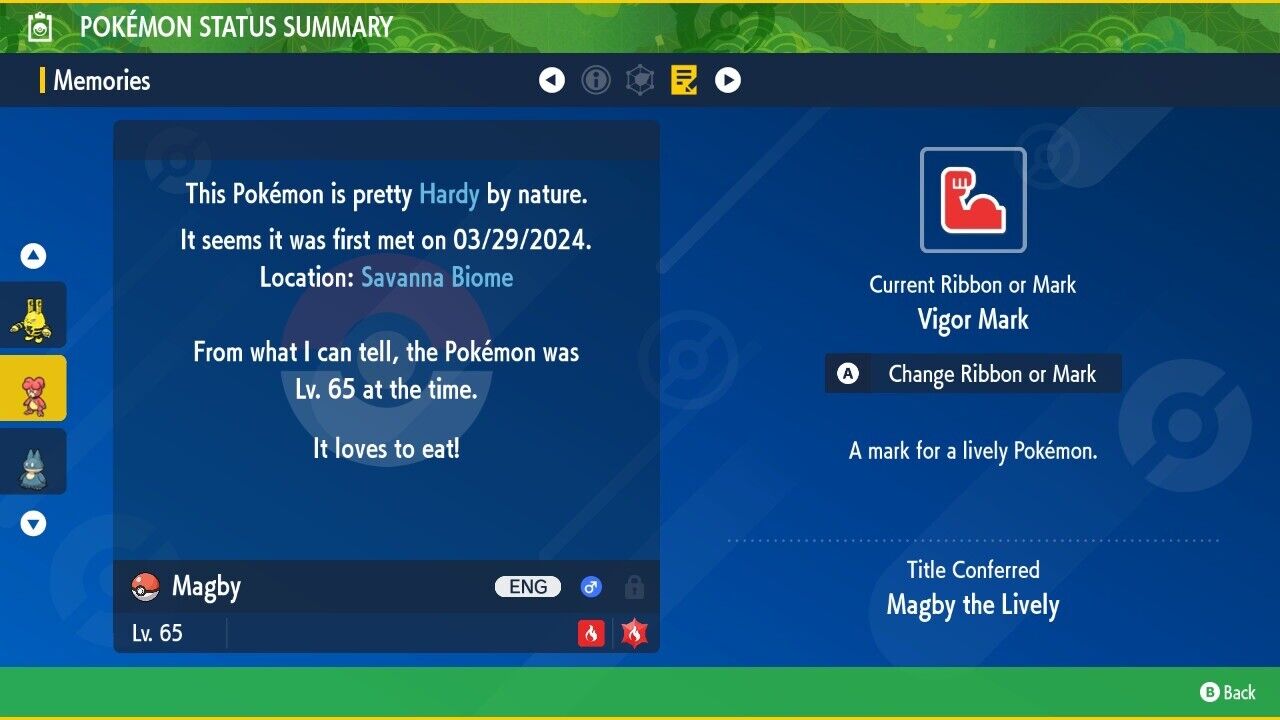
Task: Move down the Pokémon list arrow
Action: coord(33,523)
